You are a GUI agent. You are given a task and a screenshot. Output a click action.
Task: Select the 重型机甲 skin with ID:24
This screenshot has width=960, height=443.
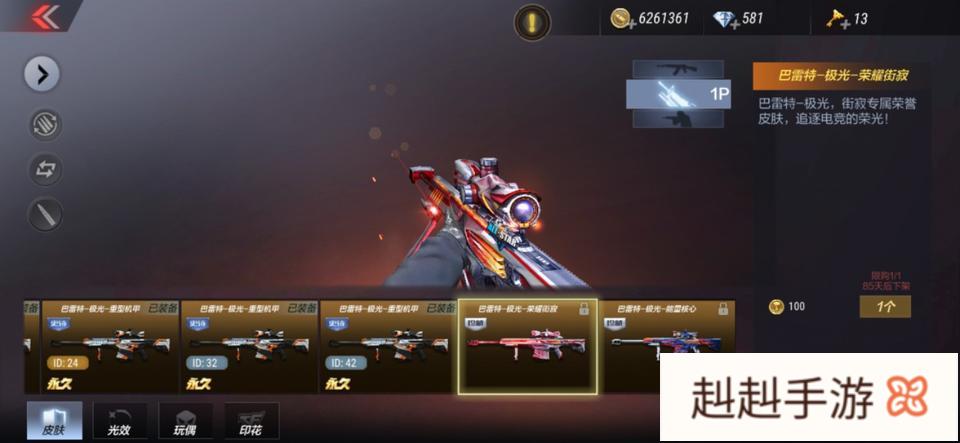[x=100, y=346]
